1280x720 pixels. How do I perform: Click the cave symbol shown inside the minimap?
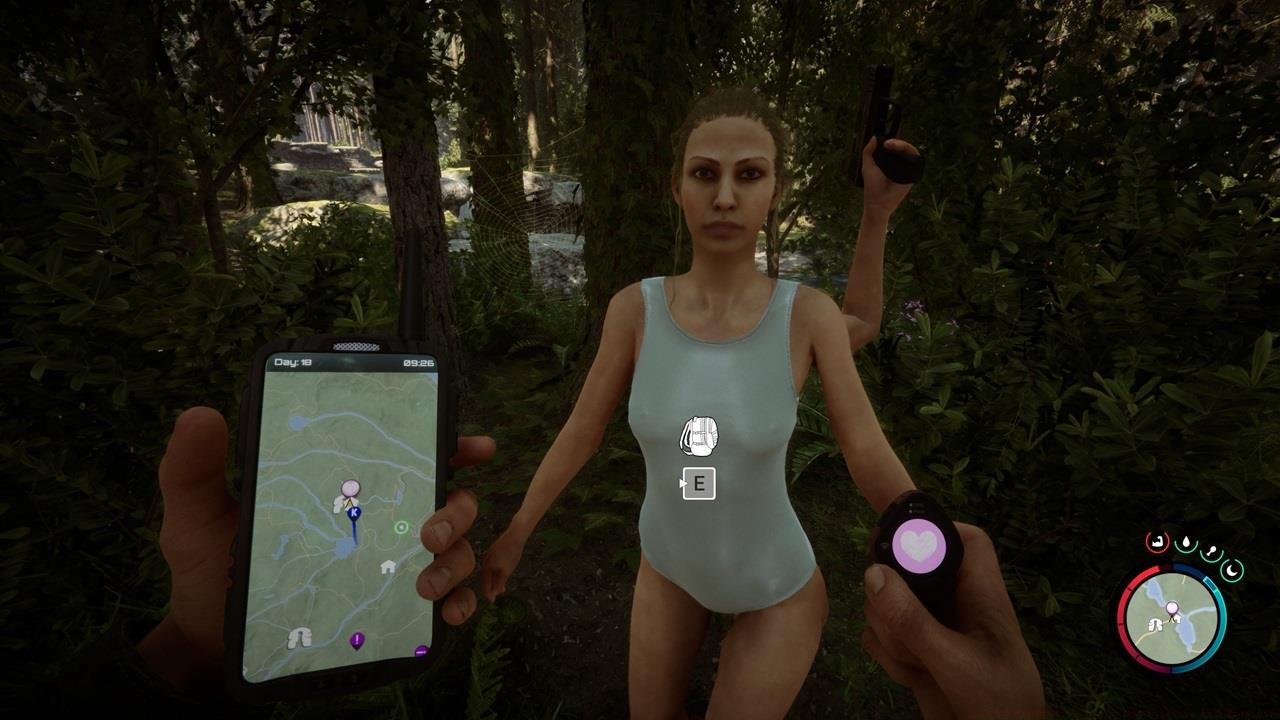pyautogui.click(x=1154, y=626)
